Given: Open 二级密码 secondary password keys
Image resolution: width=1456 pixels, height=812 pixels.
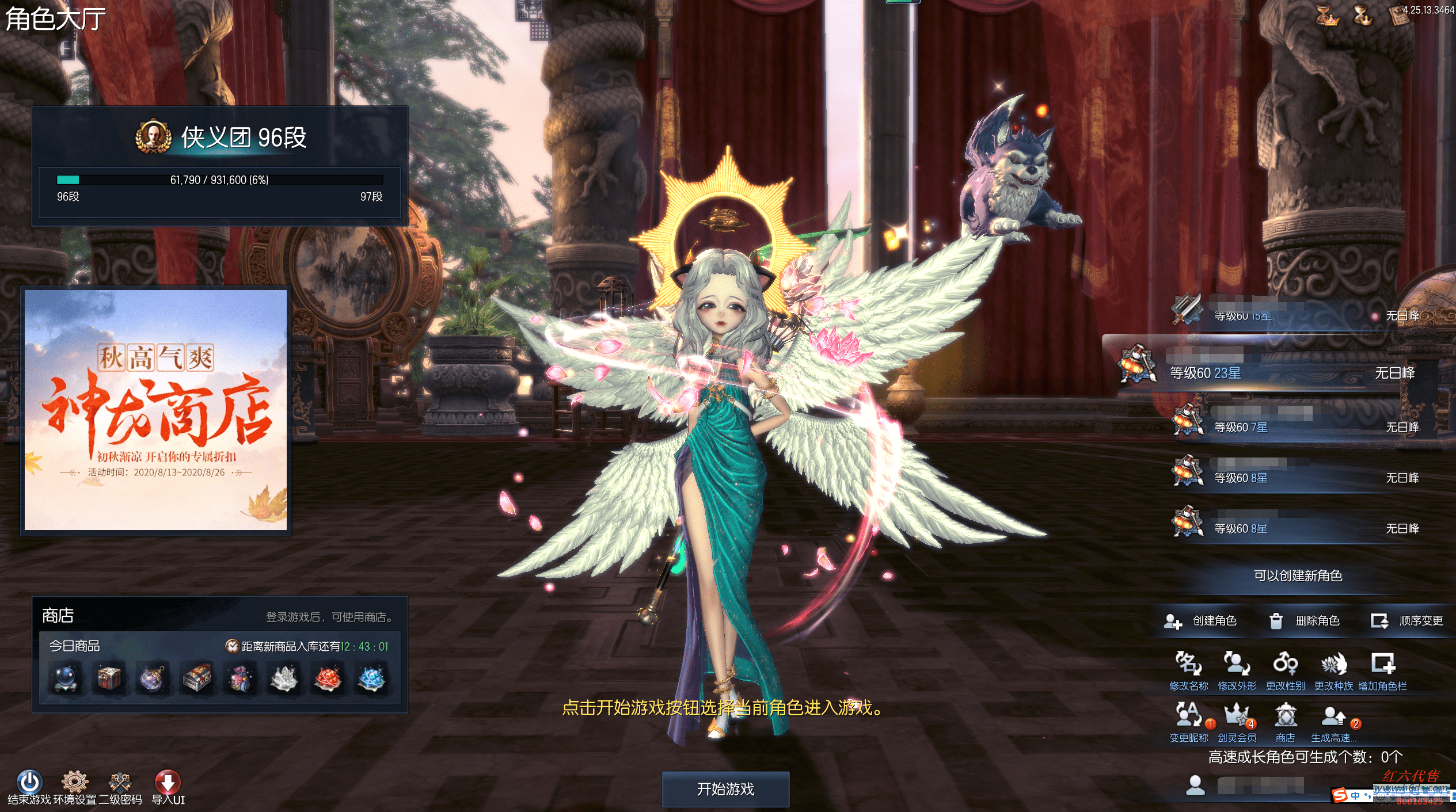Looking at the screenshot, I should pyautogui.click(x=120, y=783).
